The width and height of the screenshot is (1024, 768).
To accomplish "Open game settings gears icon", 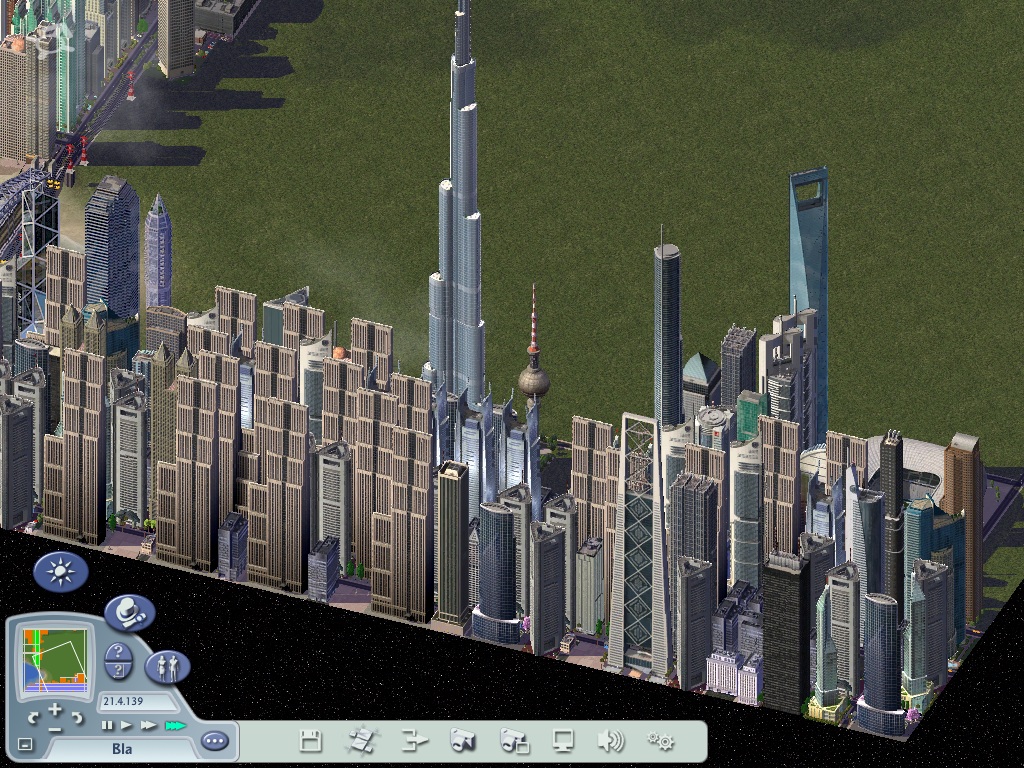I will point(660,741).
